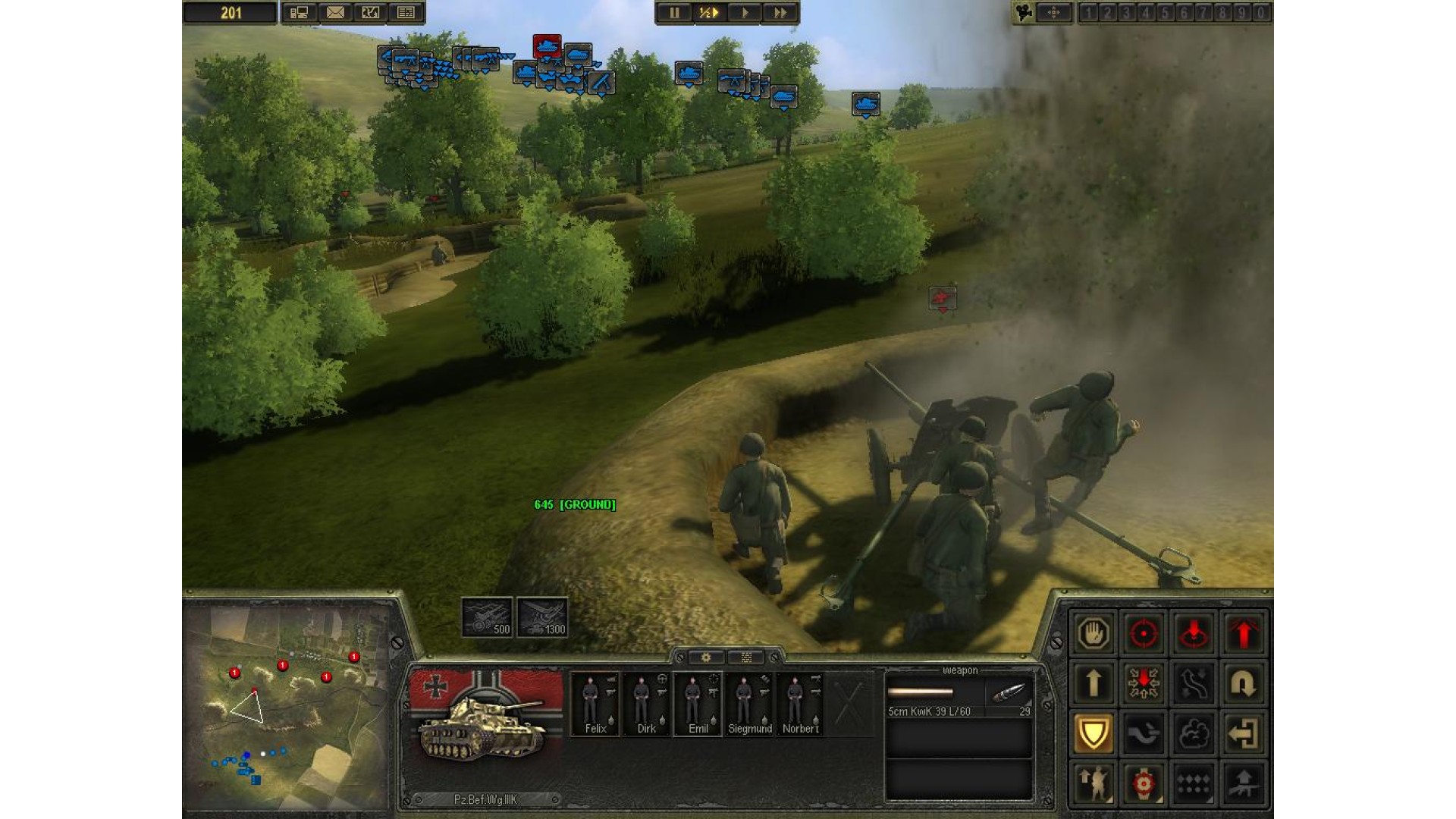Choose the U-turn reverse order

pos(1243,683)
